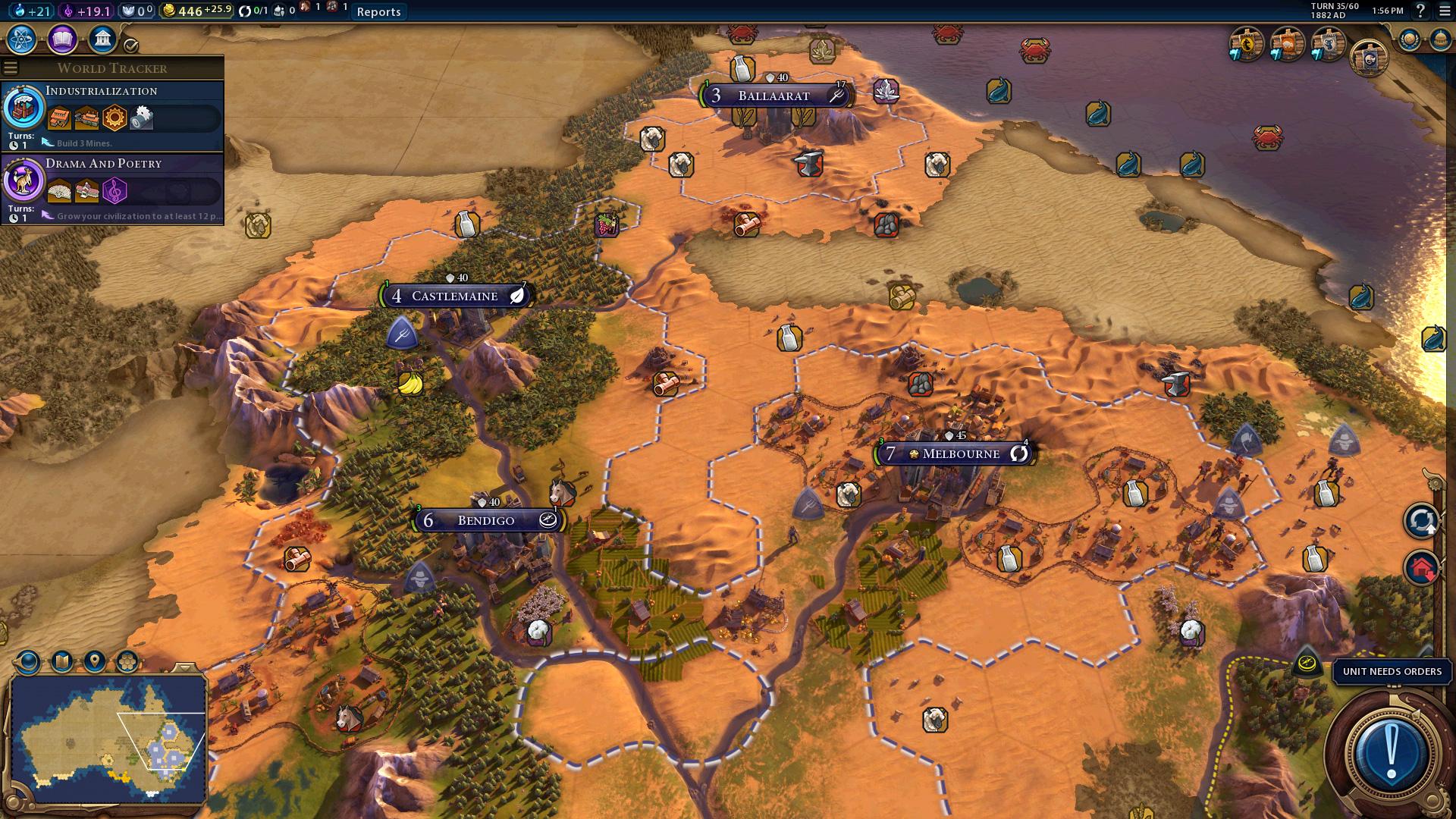Toggle the hex grid on the minimap toolbar
Viewport: 1456px width, 819px height.
pos(126,661)
